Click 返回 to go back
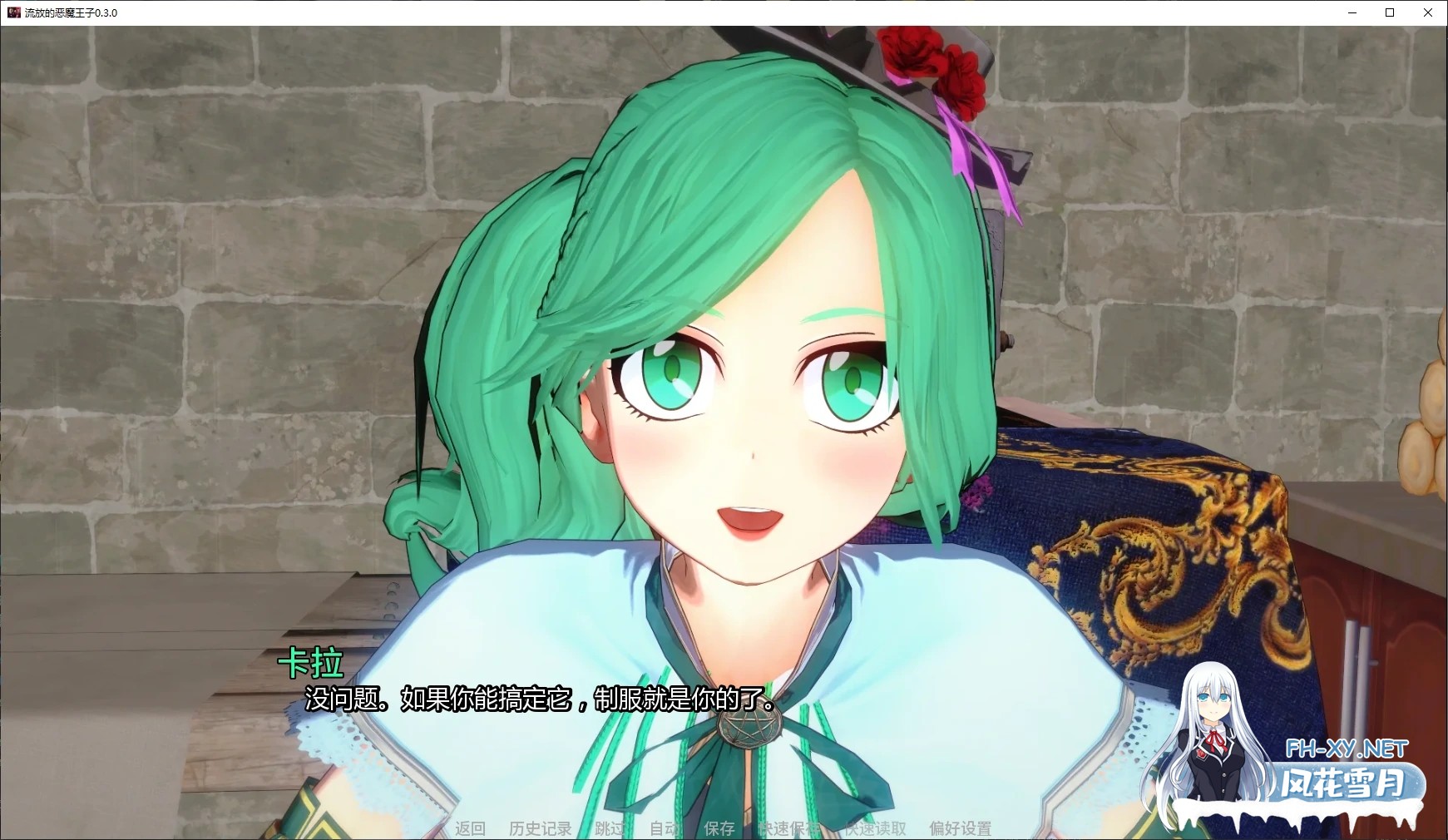Screen dimensions: 1448x840 click(471, 828)
